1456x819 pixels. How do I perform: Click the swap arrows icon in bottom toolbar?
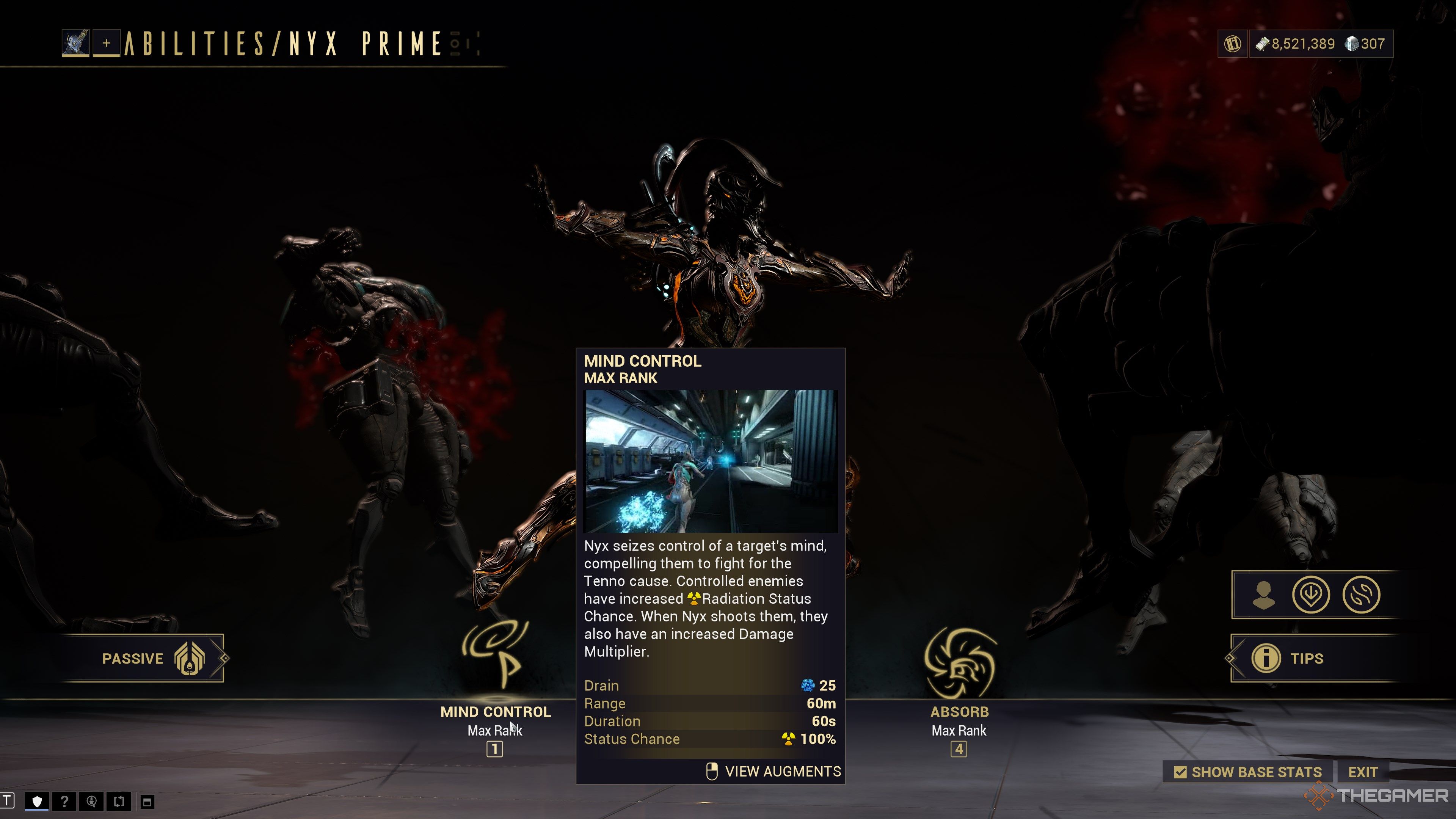119,802
